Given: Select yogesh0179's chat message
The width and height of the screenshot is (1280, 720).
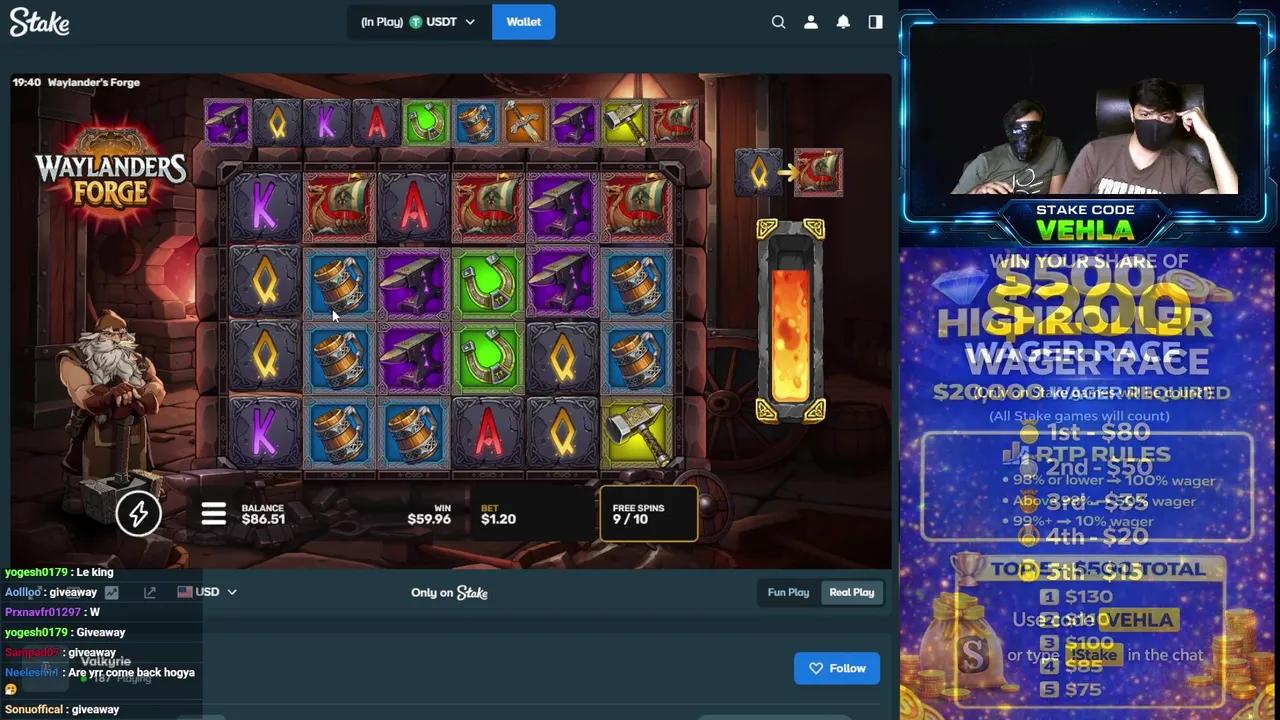Looking at the screenshot, I should click(60, 572).
